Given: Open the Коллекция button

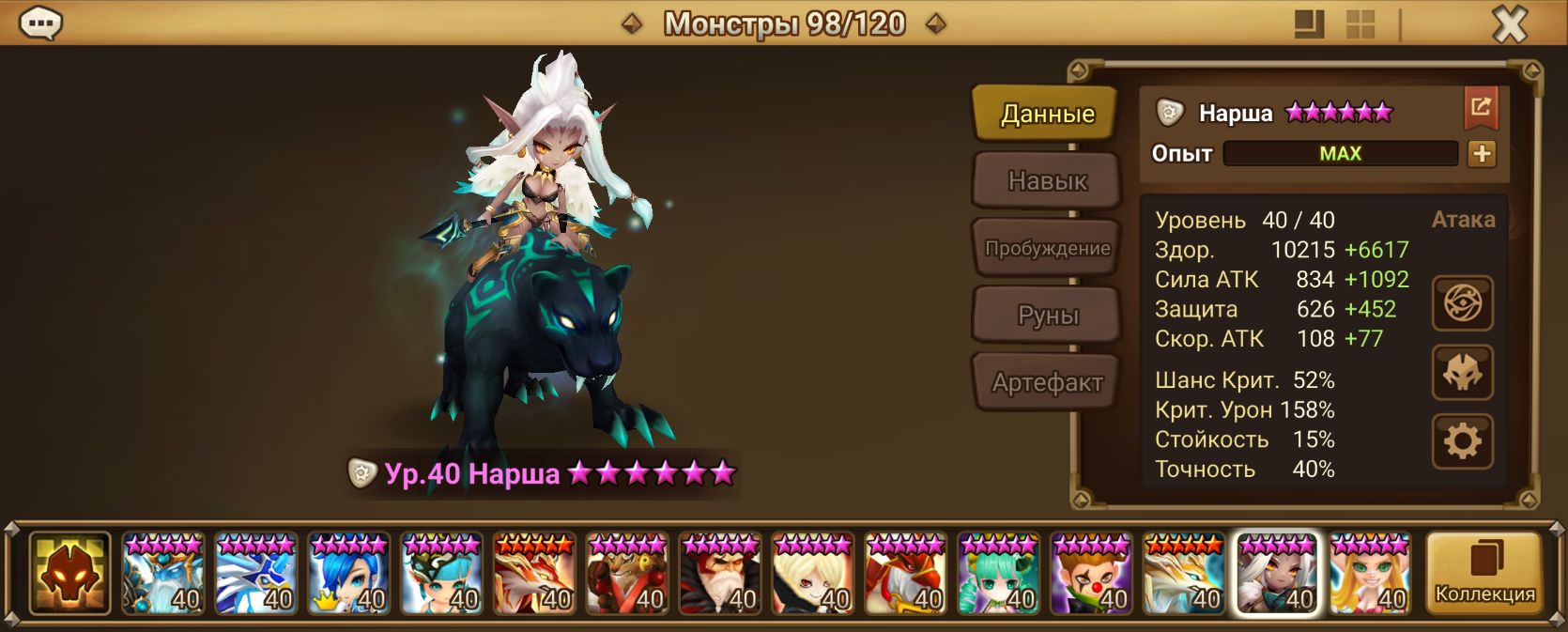Looking at the screenshot, I should tap(1483, 573).
